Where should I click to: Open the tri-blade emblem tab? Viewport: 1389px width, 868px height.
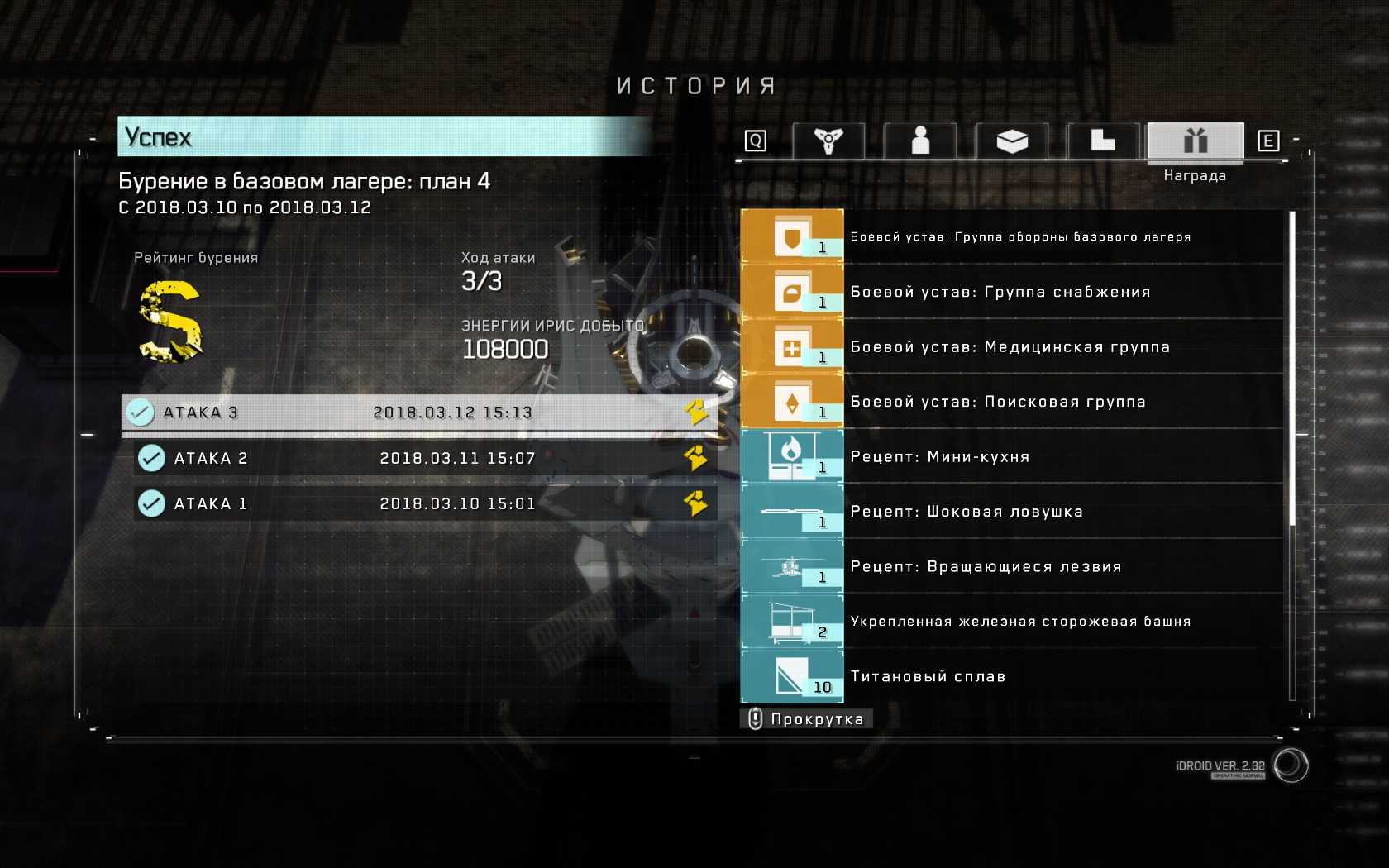(x=828, y=141)
